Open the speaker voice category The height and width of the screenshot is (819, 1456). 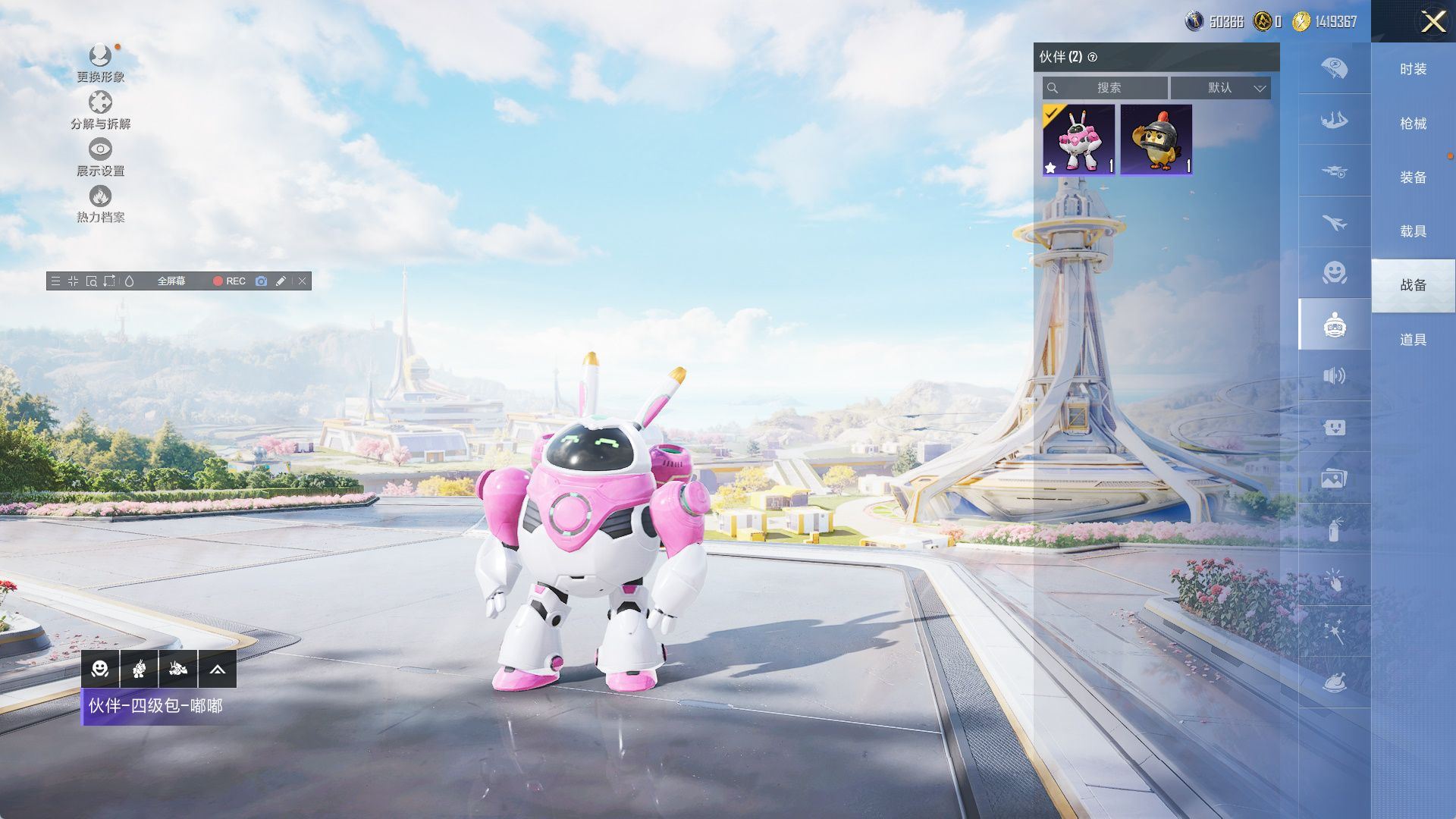[1334, 375]
